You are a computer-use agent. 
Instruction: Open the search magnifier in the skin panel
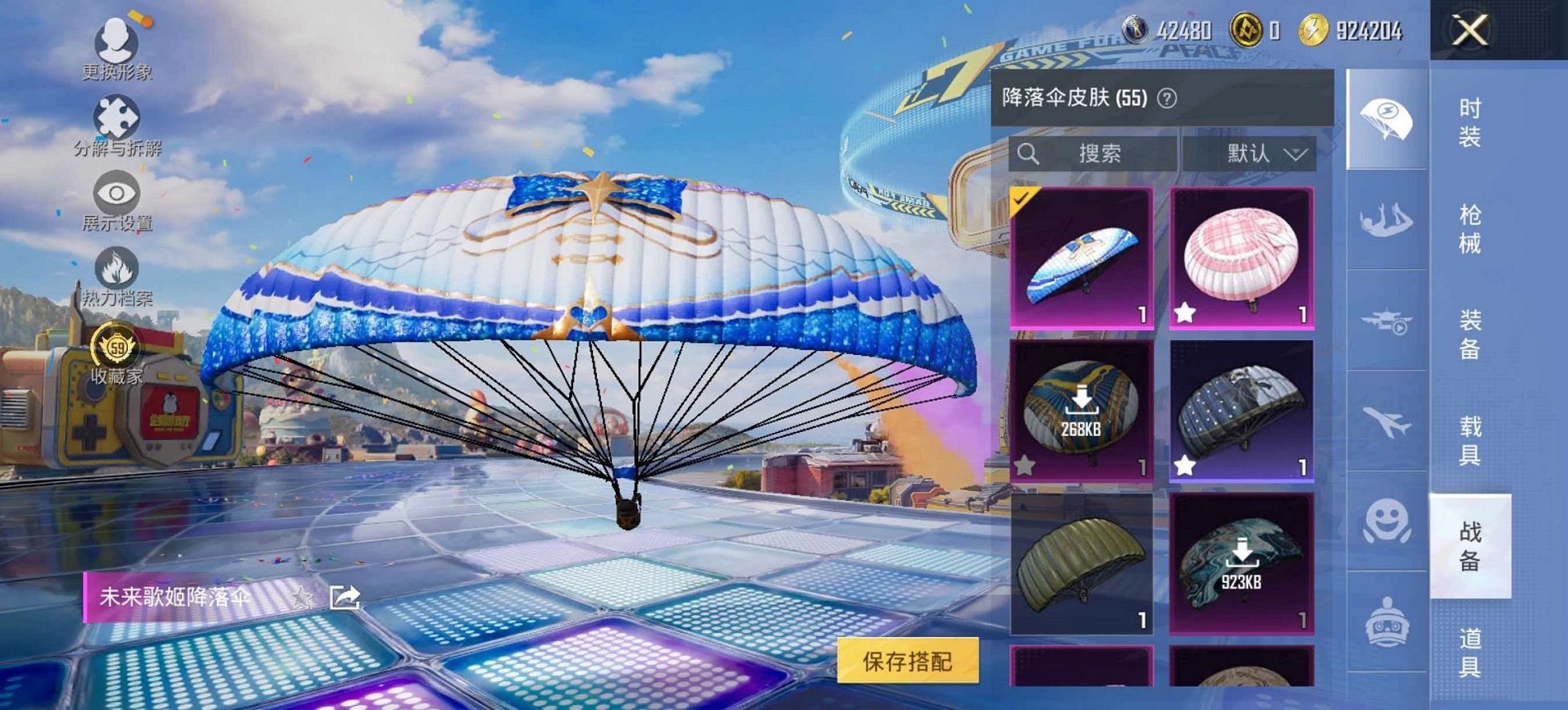(1027, 152)
